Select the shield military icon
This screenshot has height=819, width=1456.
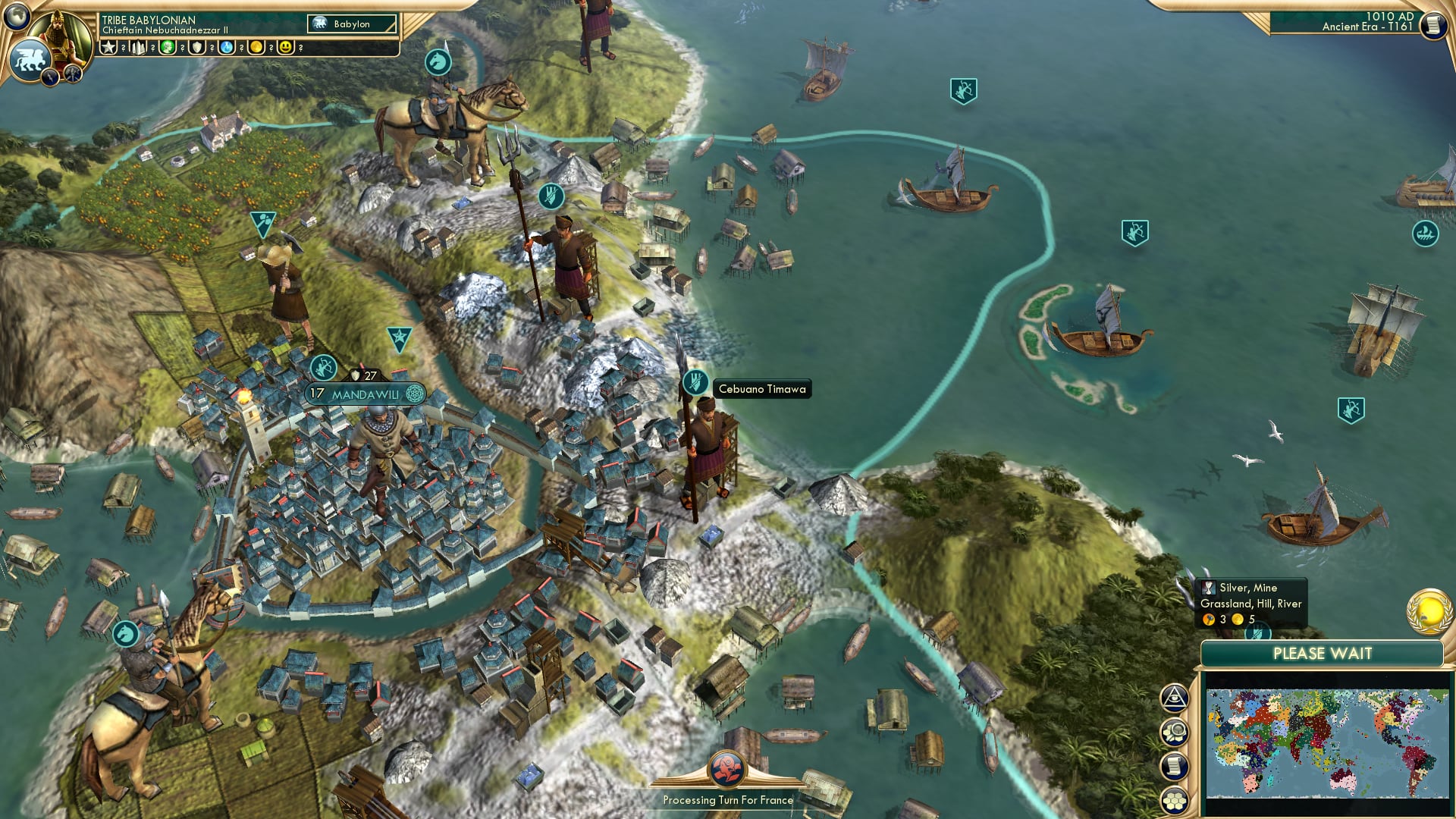(x=197, y=48)
